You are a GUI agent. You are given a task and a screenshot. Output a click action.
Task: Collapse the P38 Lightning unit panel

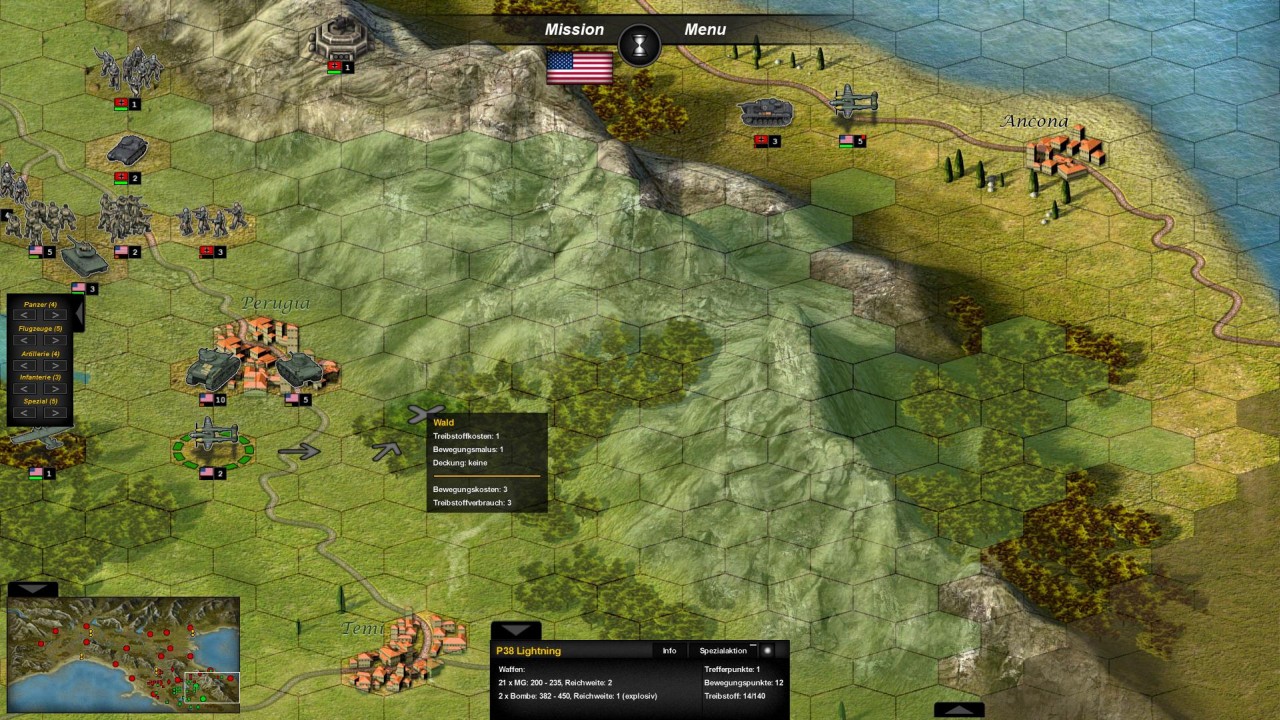point(515,631)
